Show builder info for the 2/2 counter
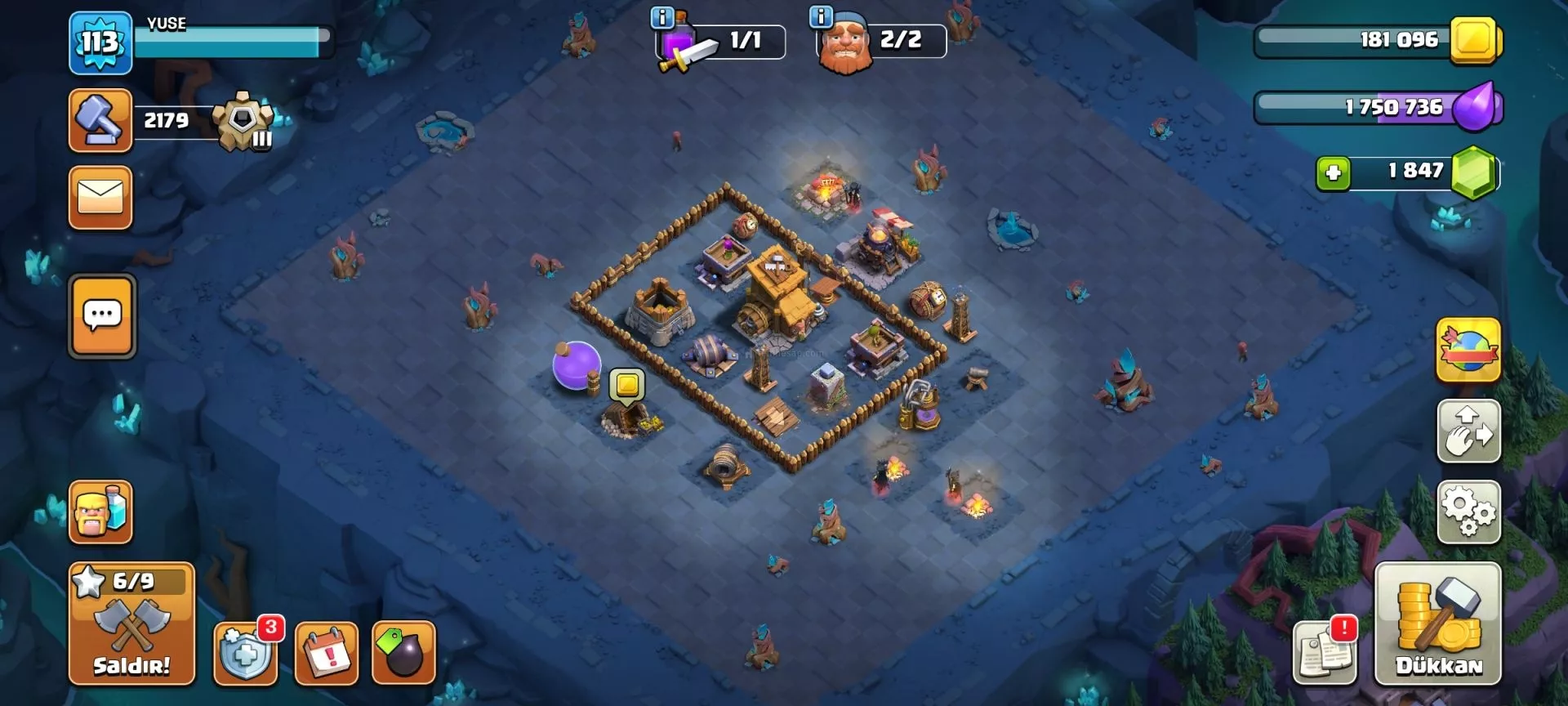This screenshot has height=706, width=1568. click(820, 16)
